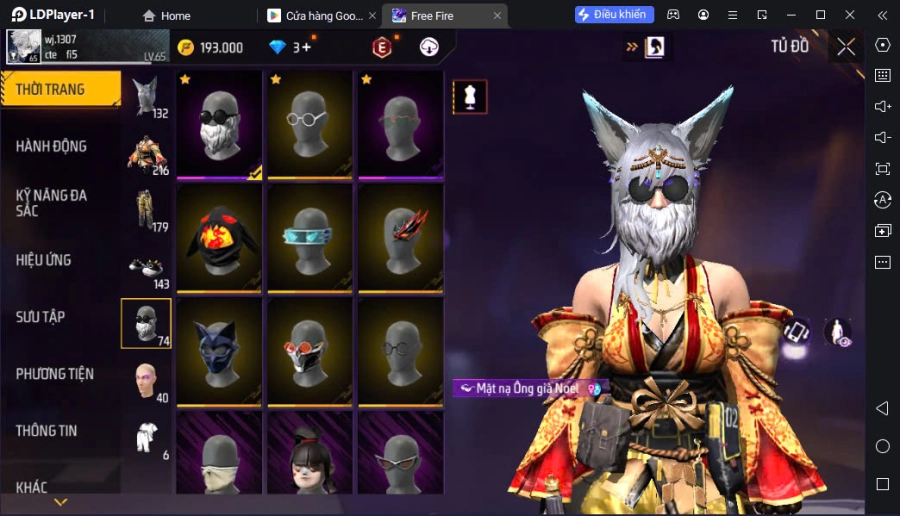Select the round white-framed glasses item
Image resolution: width=900 pixels, height=516 pixels.
point(311,125)
